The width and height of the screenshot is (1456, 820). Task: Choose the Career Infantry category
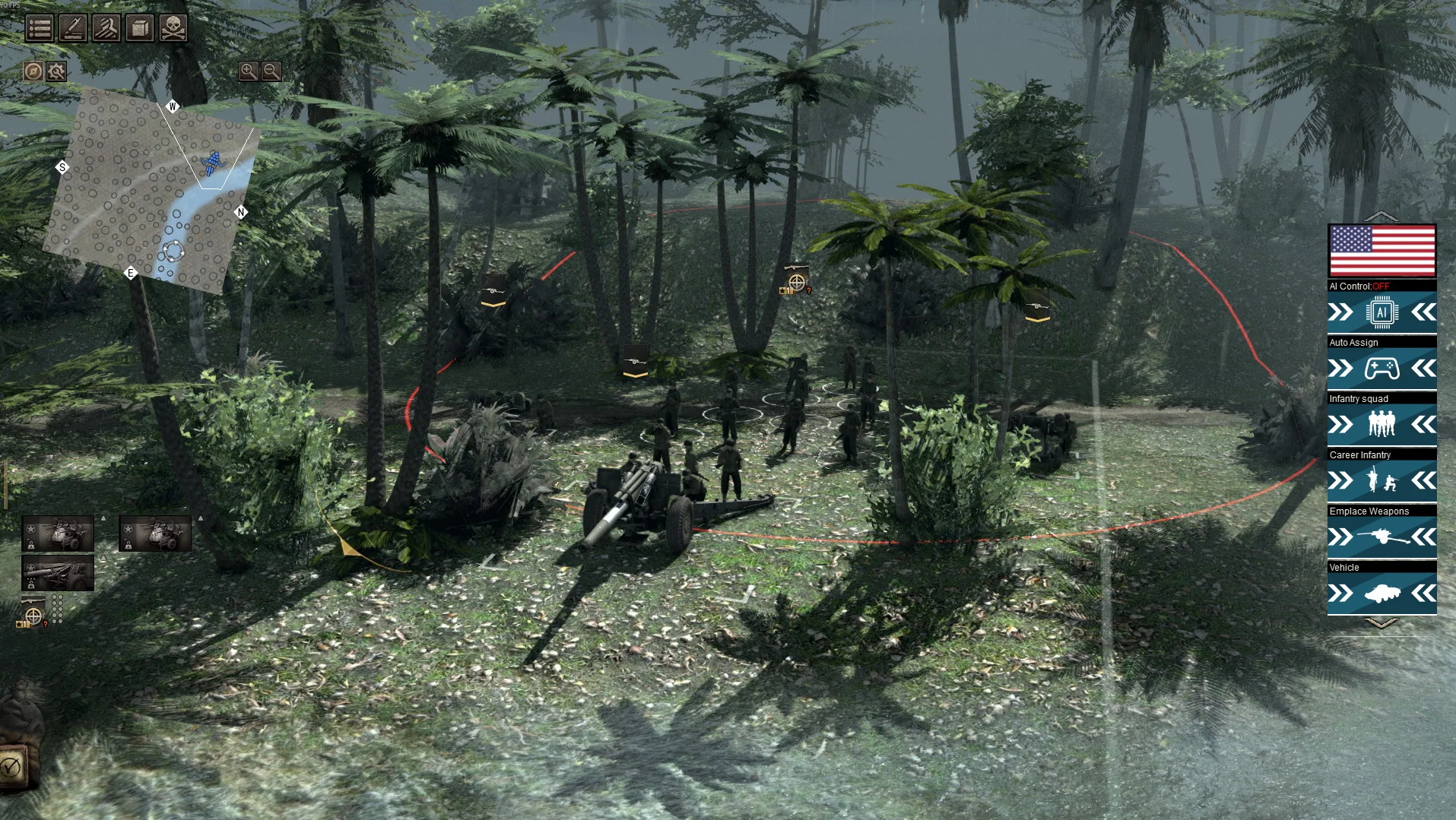[1381, 481]
